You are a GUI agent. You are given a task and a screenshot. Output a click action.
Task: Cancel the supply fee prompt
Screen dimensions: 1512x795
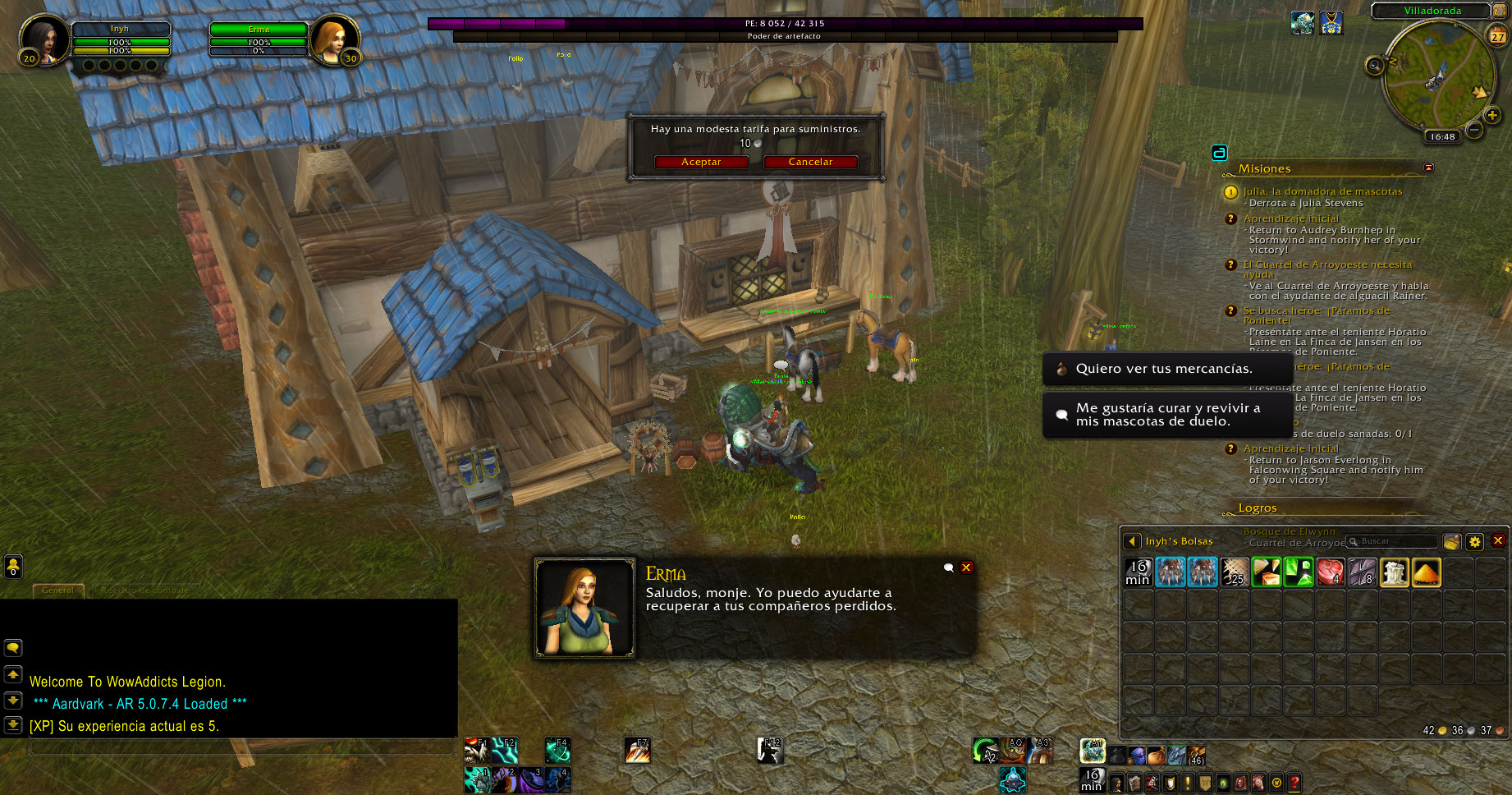tap(810, 162)
